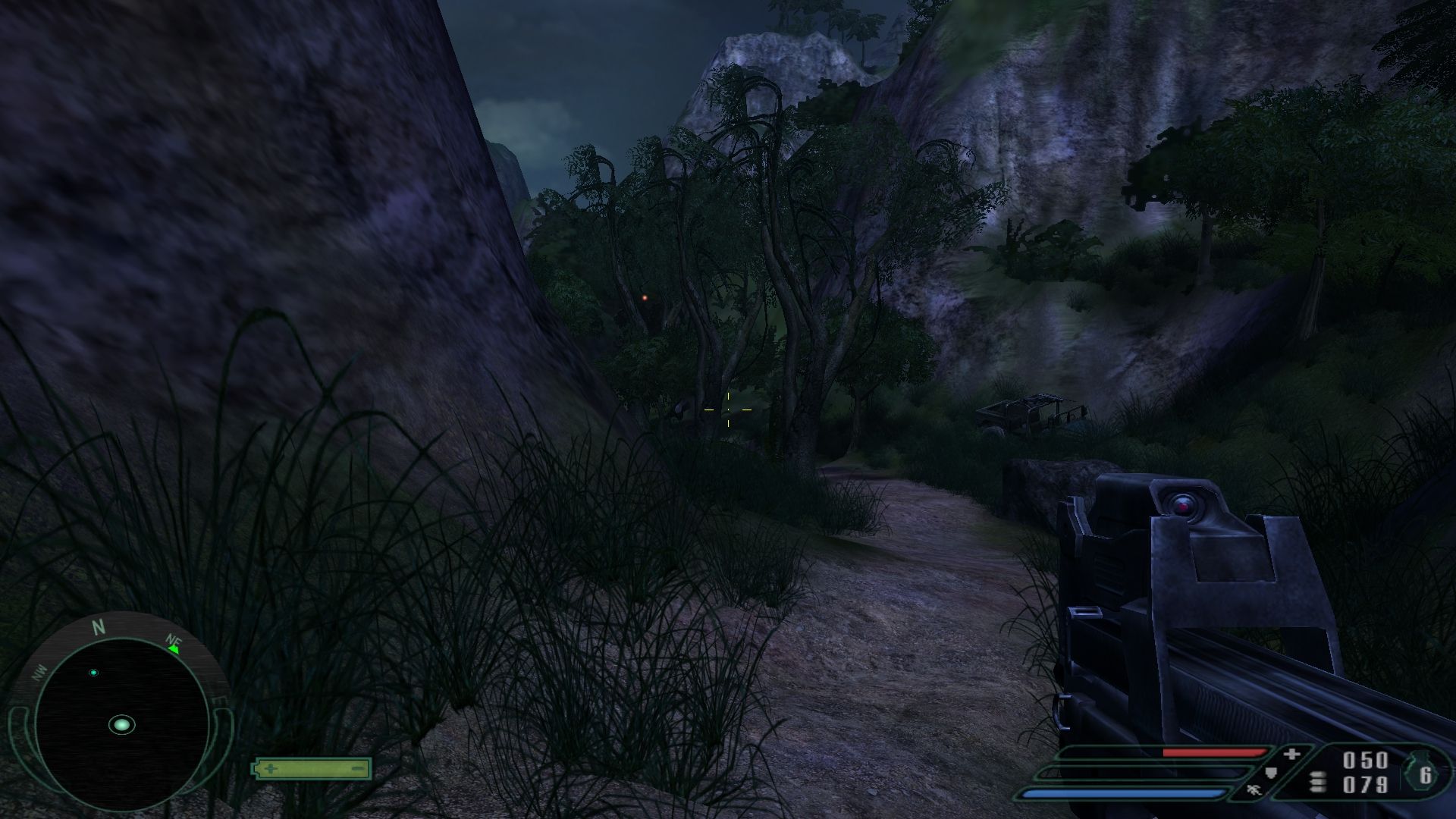Click the ammo magazine icon
Image resolution: width=1456 pixels, height=819 pixels.
1318,783
